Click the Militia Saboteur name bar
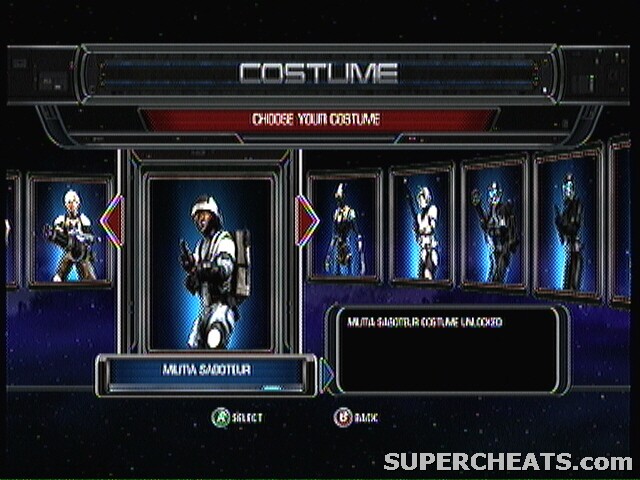 click(206, 370)
